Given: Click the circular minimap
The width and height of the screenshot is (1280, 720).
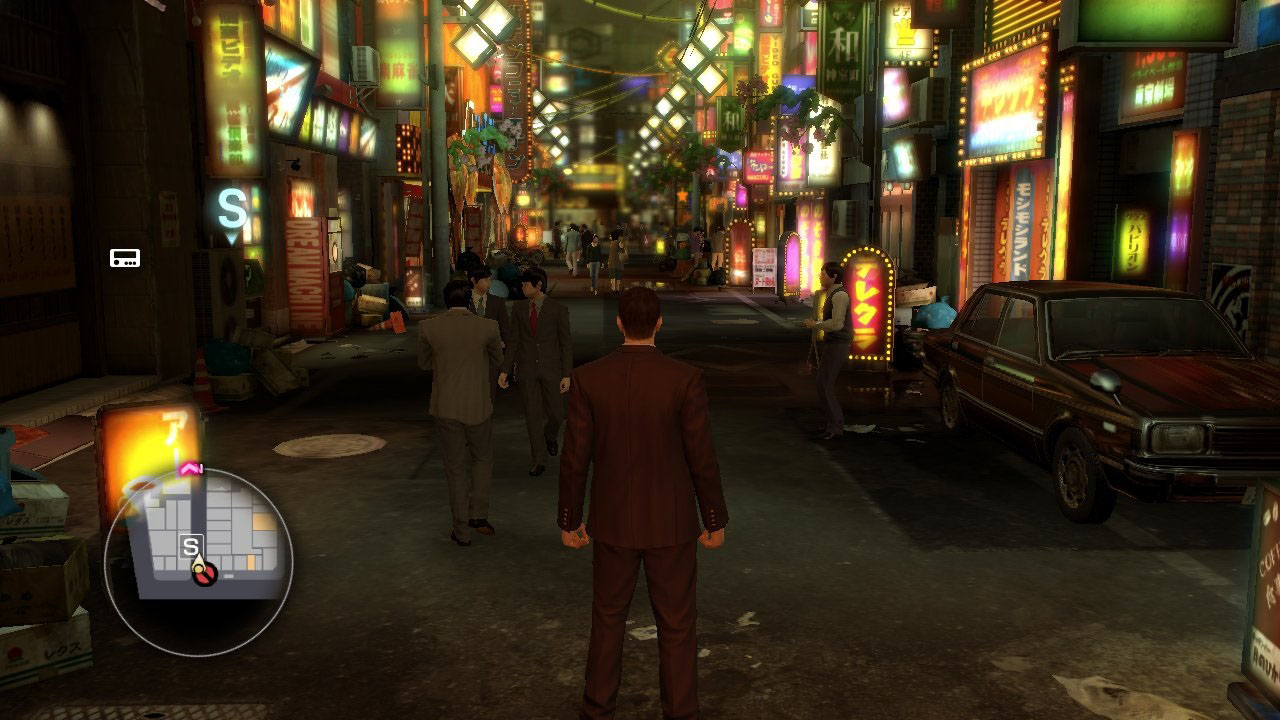Looking at the screenshot, I should [x=198, y=562].
